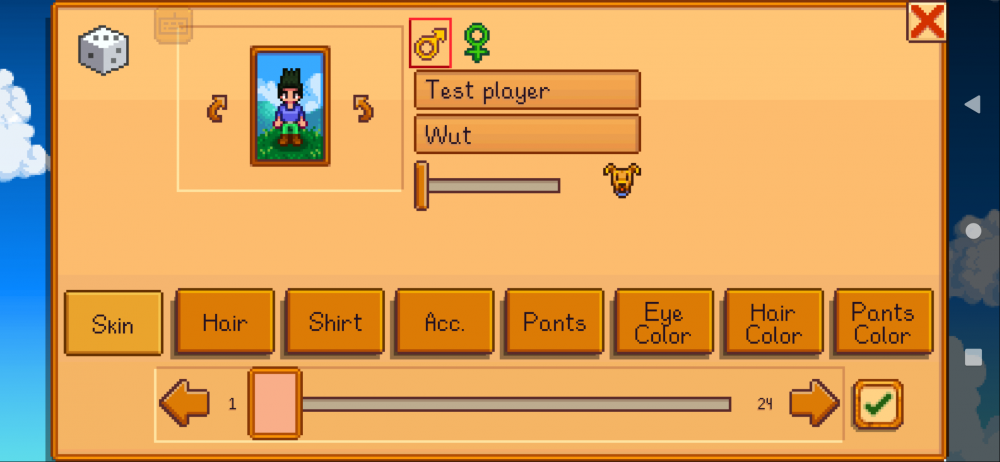The height and width of the screenshot is (462, 1000).
Task: Select the male gender symbol
Action: [x=431, y=44]
